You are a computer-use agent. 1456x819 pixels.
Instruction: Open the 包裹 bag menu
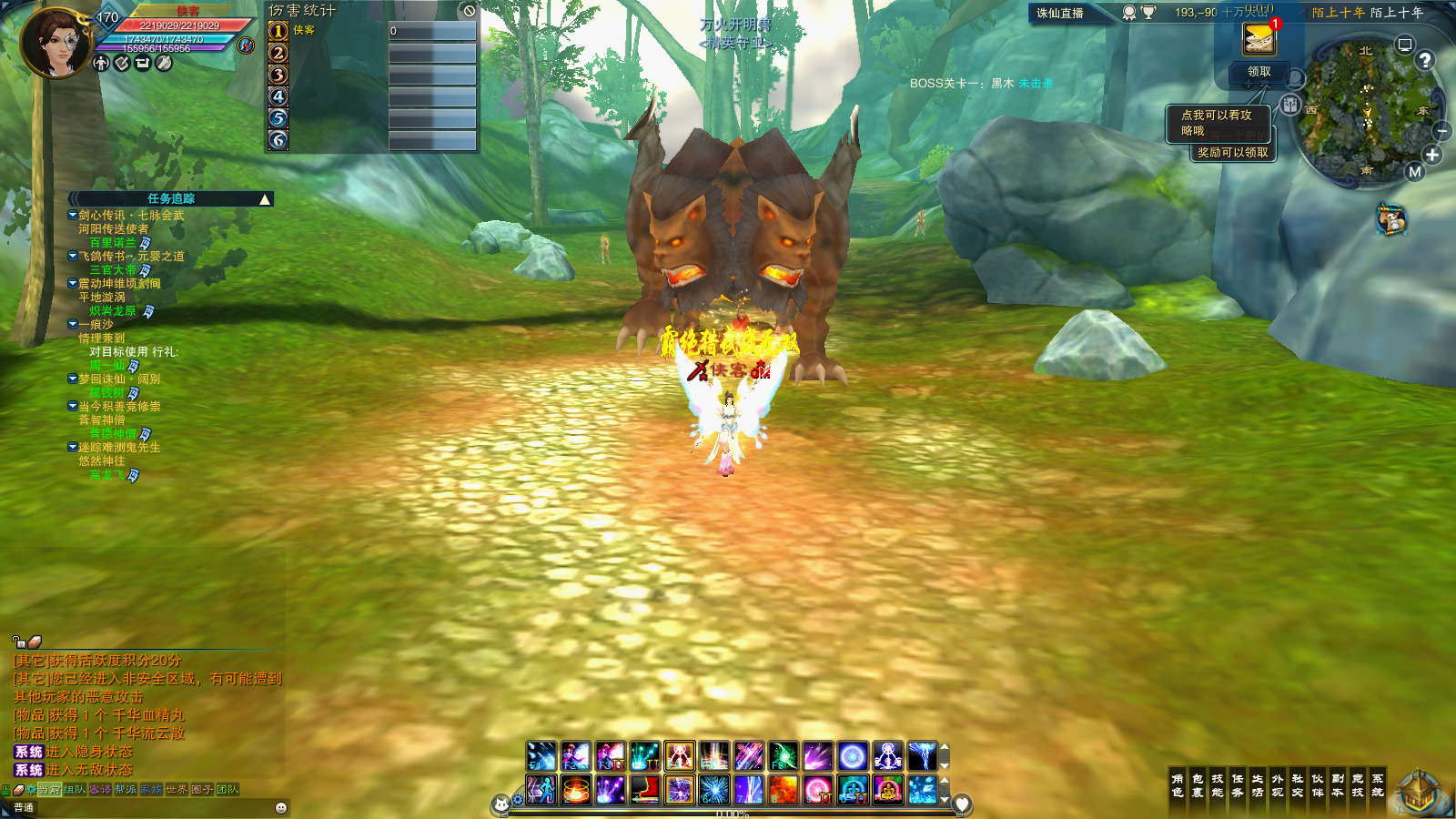(1198, 785)
